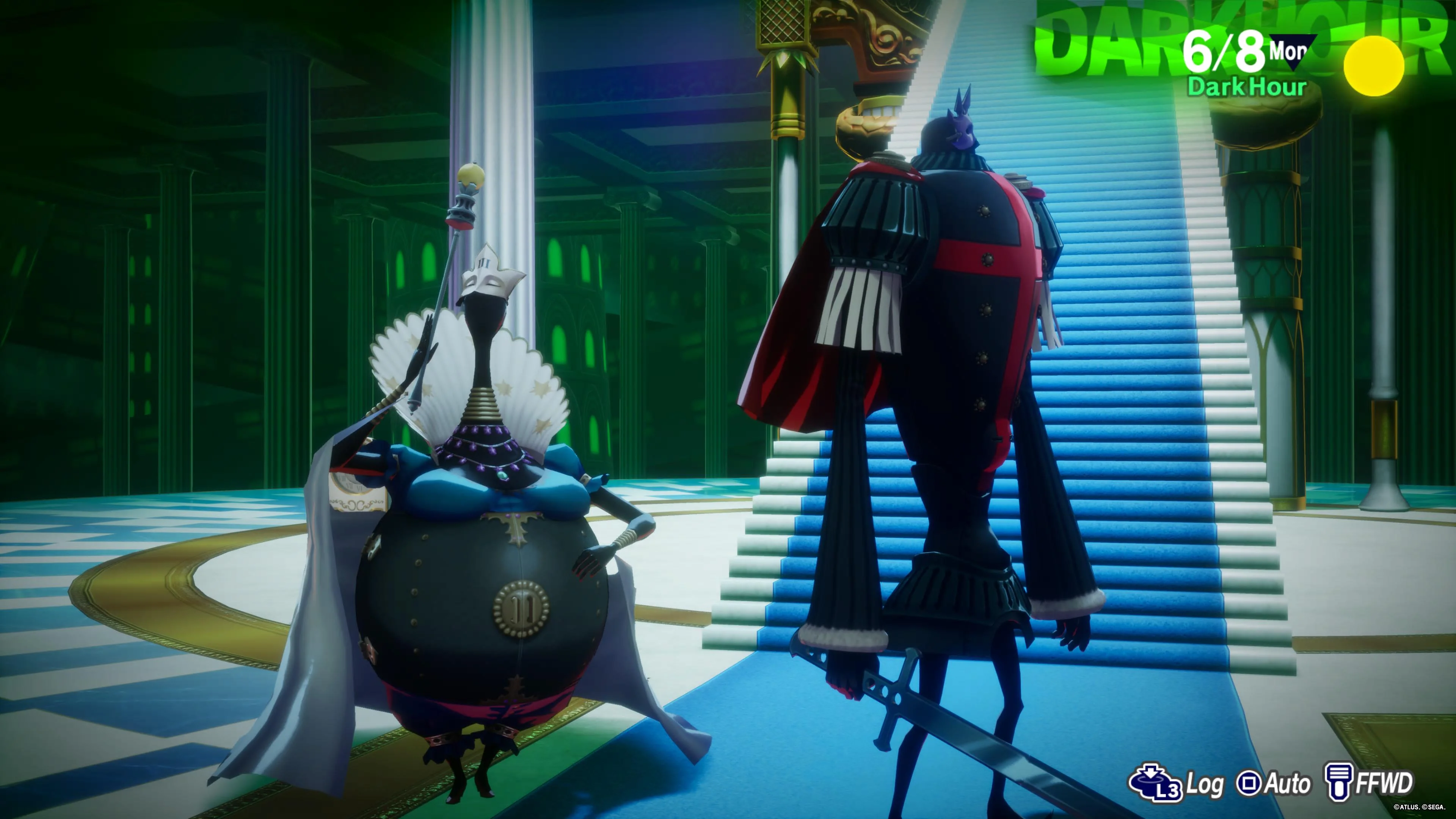Click the Square button icon beside Auto

[x=1248, y=783]
